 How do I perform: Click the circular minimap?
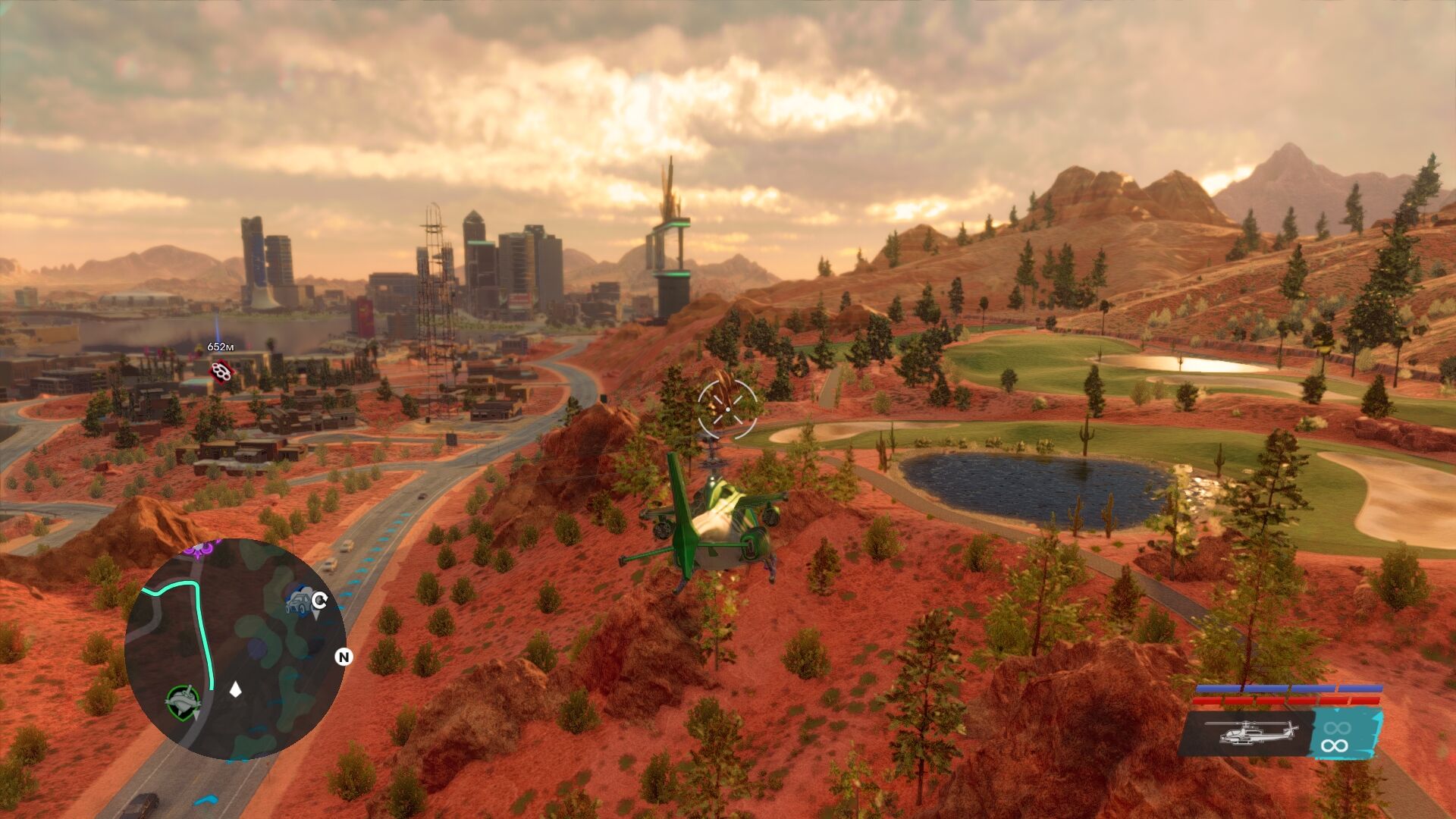point(235,649)
